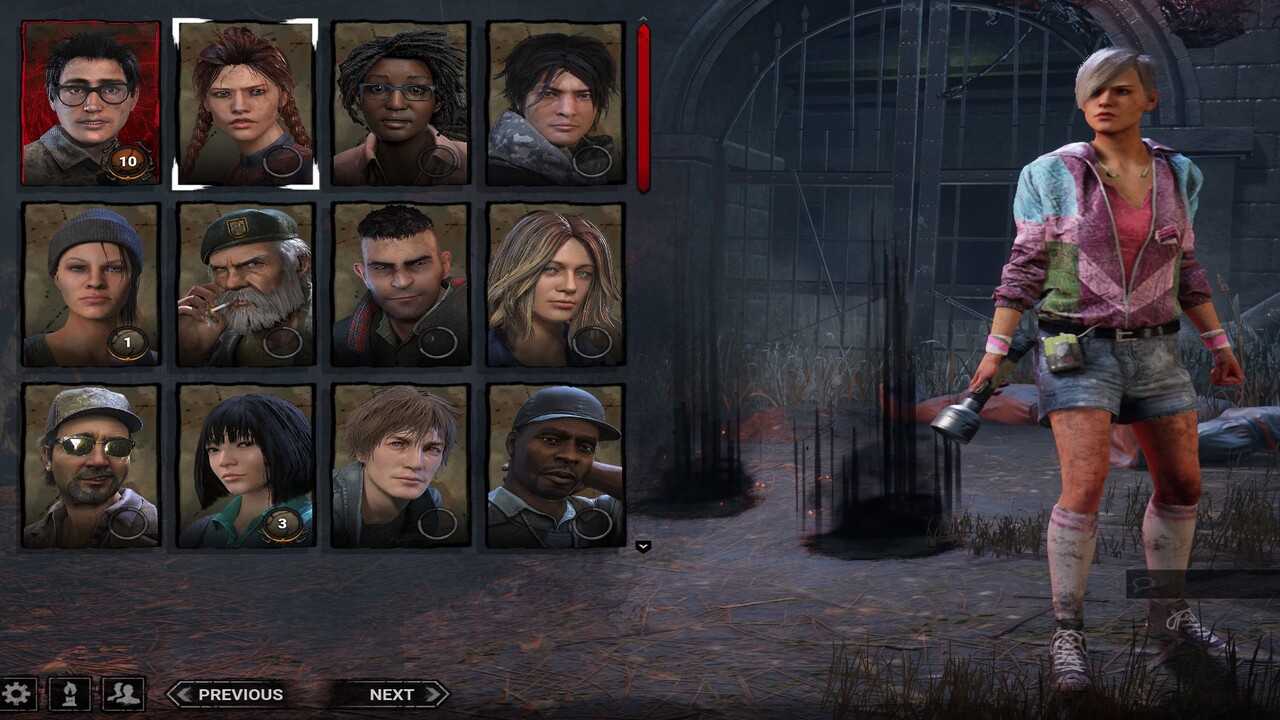This screenshot has width=1280, height=720.
Task: Select the highlighted Meg Thomas portrait
Action: coord(240,100)
